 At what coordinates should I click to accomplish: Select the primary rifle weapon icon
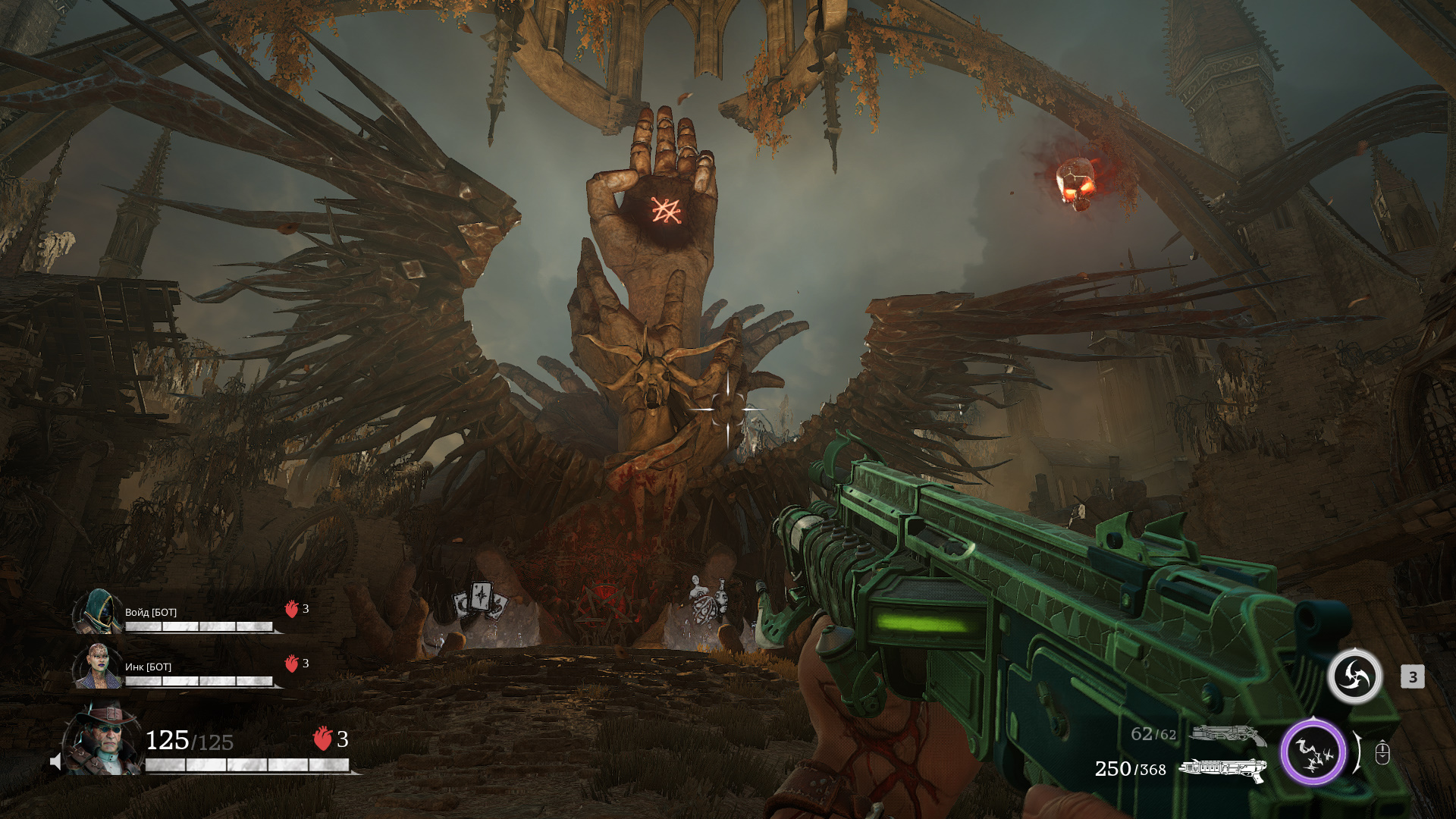click(1221, 769)
